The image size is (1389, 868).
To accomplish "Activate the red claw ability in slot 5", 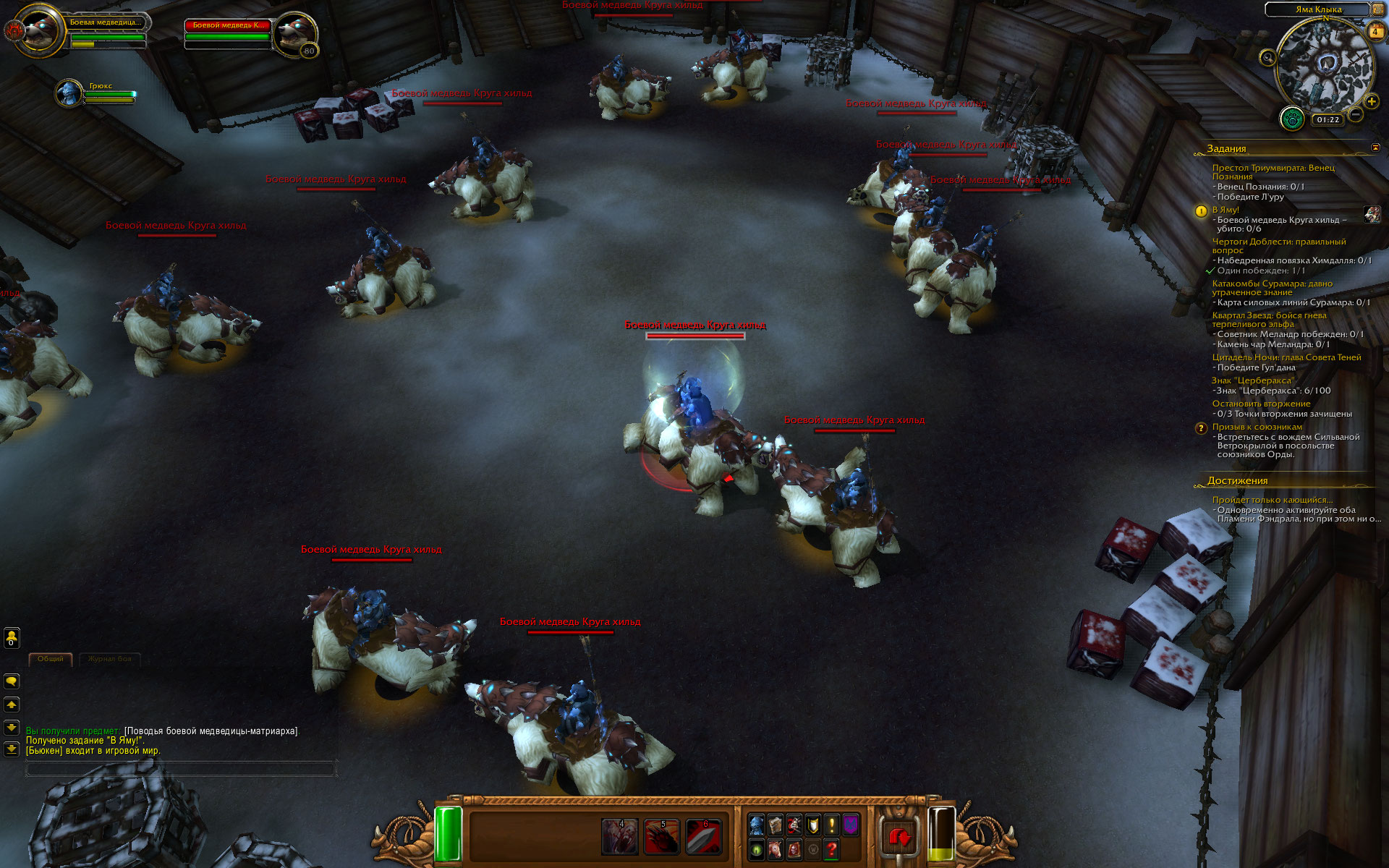I will point(661,837).
